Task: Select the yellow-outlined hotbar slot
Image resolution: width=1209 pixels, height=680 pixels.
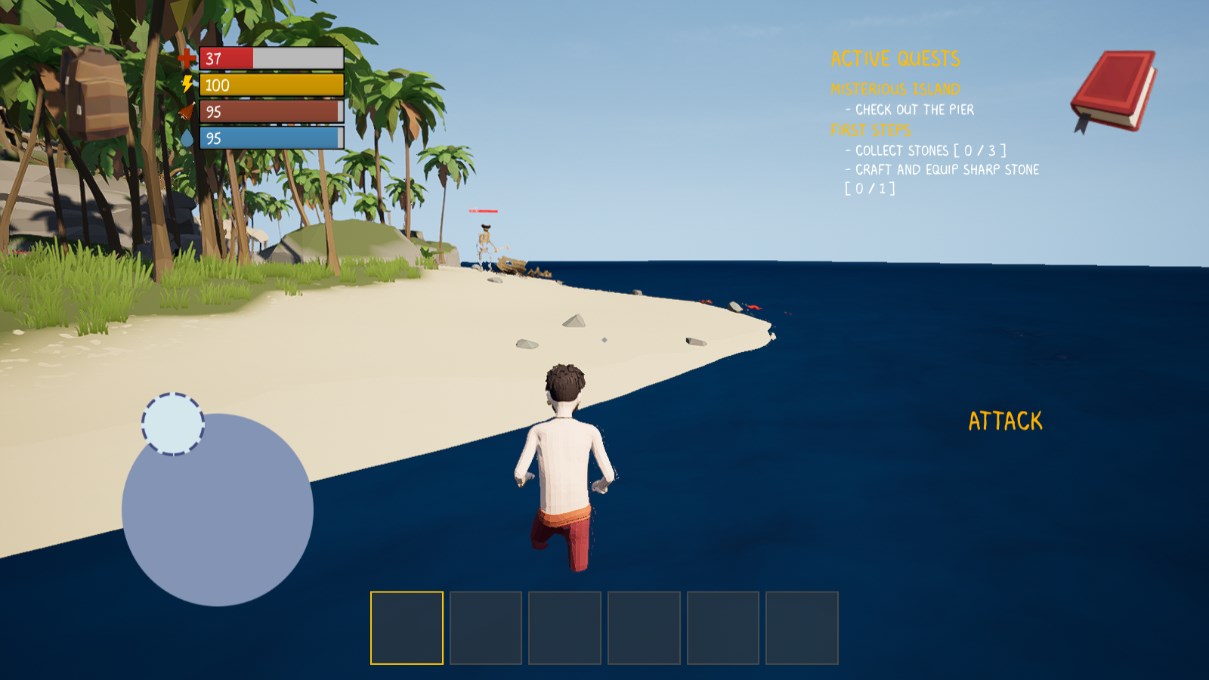Action: tap(407, 628)
